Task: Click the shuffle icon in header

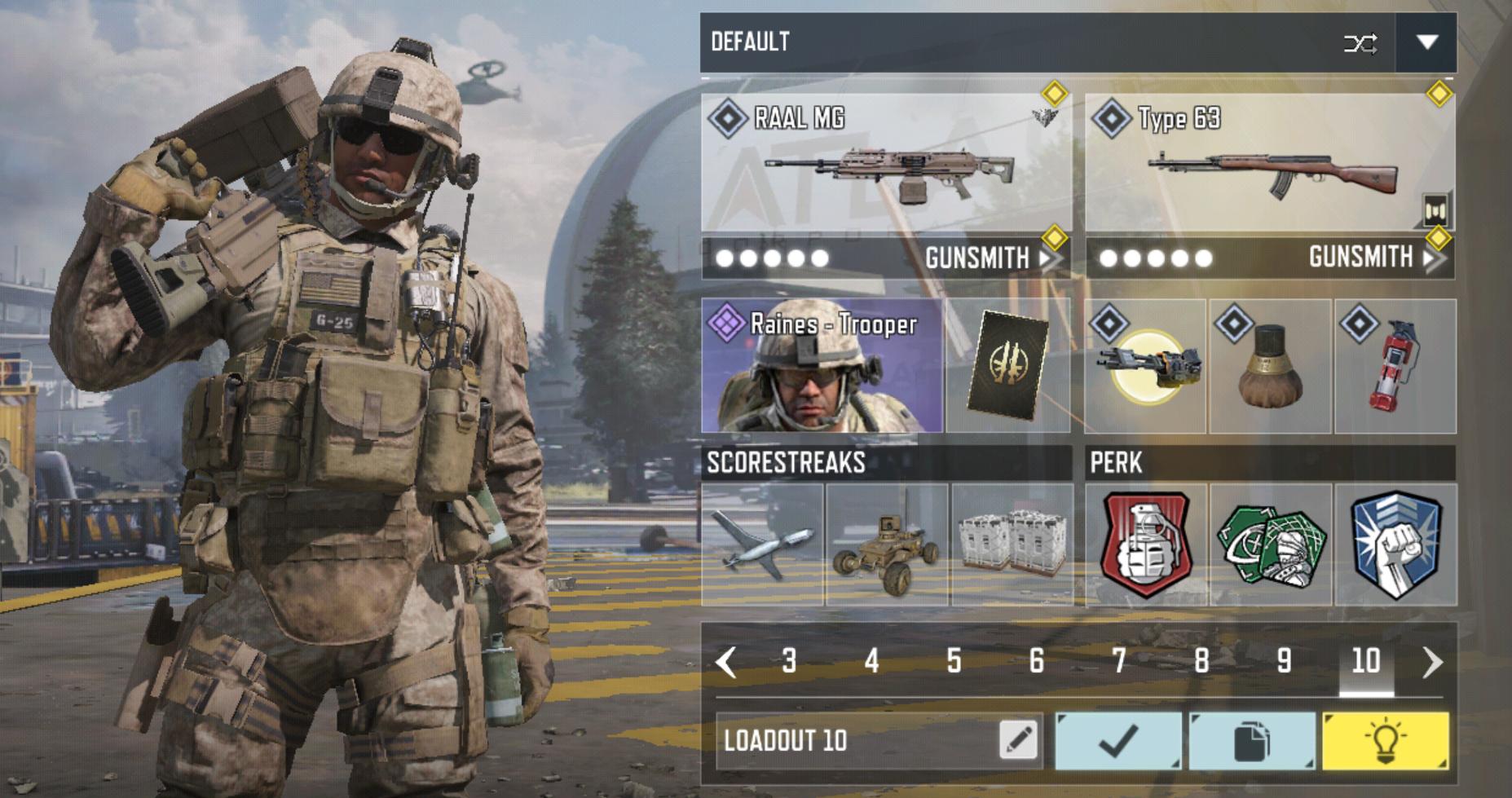Action: pyautogui.click(x=1360, y=43)
